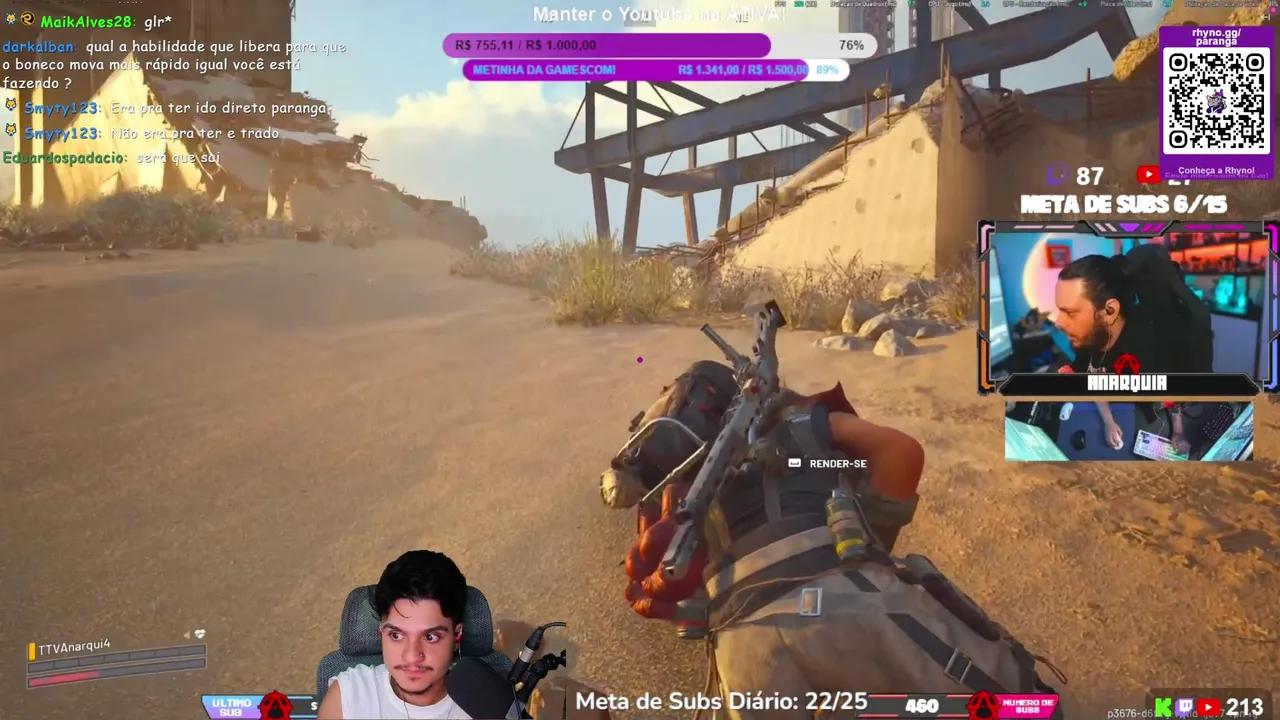Click the red Anarquia emblem by Numero de Subs

point(983,705)
